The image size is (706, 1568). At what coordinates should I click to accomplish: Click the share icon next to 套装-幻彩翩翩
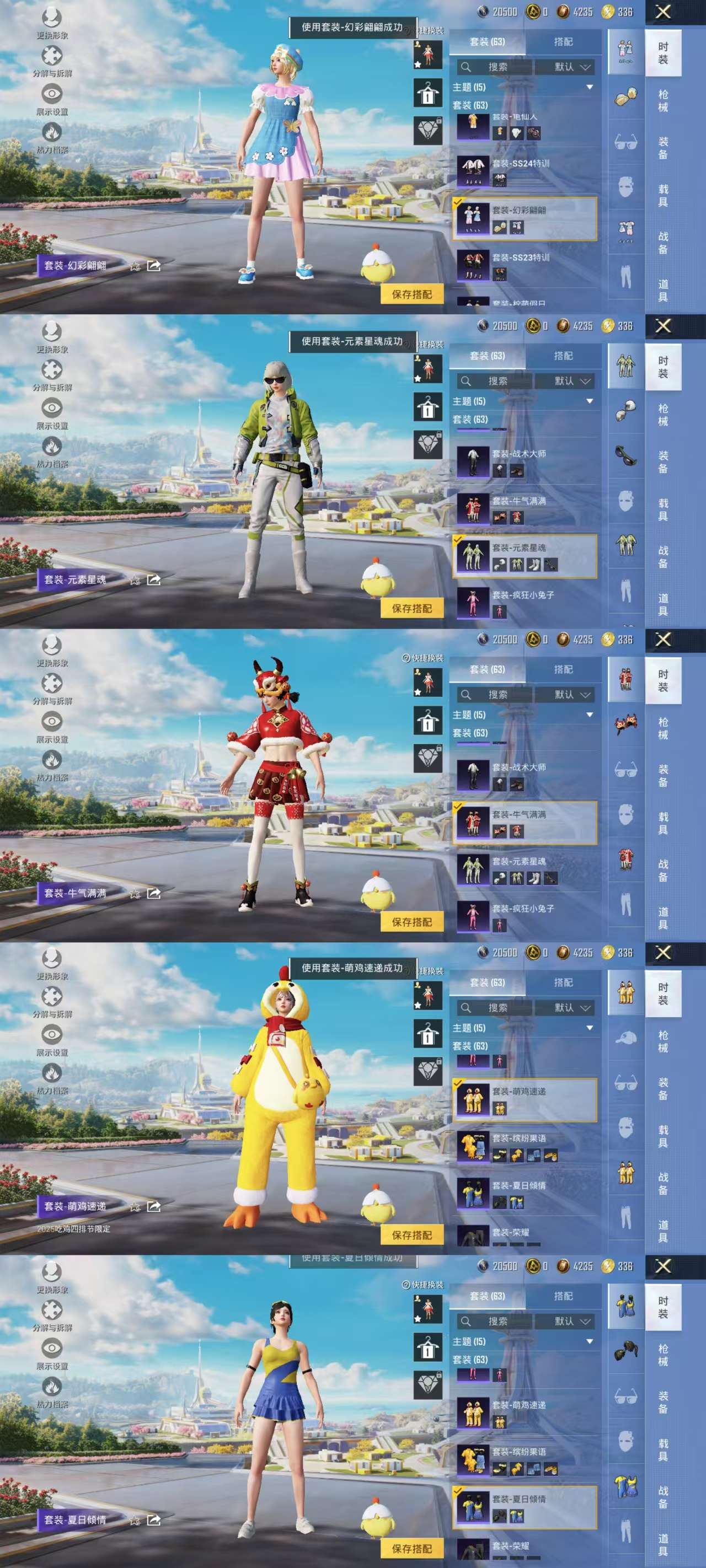click(154, 266)
